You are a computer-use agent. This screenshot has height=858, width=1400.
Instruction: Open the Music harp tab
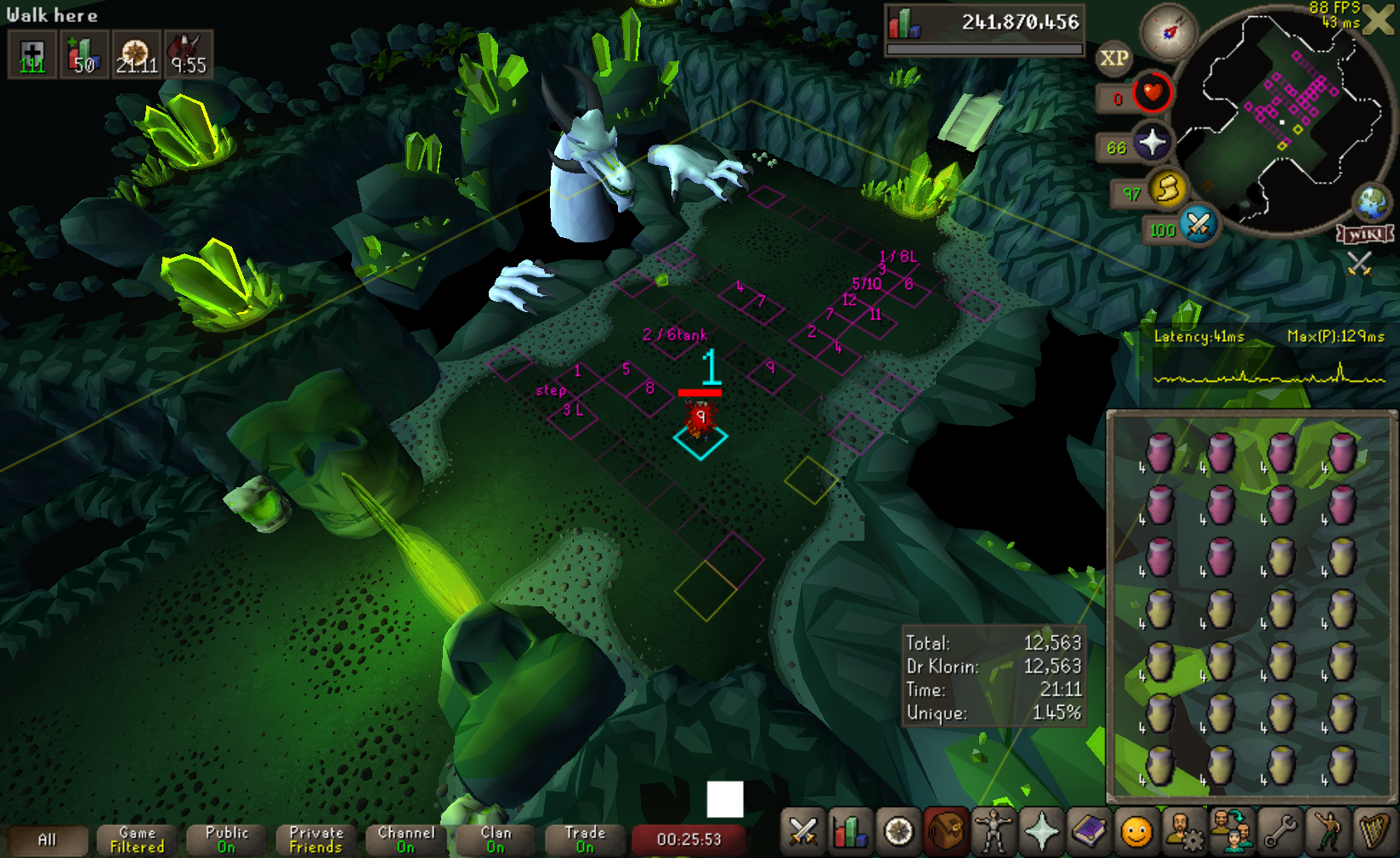(1374, 831)
